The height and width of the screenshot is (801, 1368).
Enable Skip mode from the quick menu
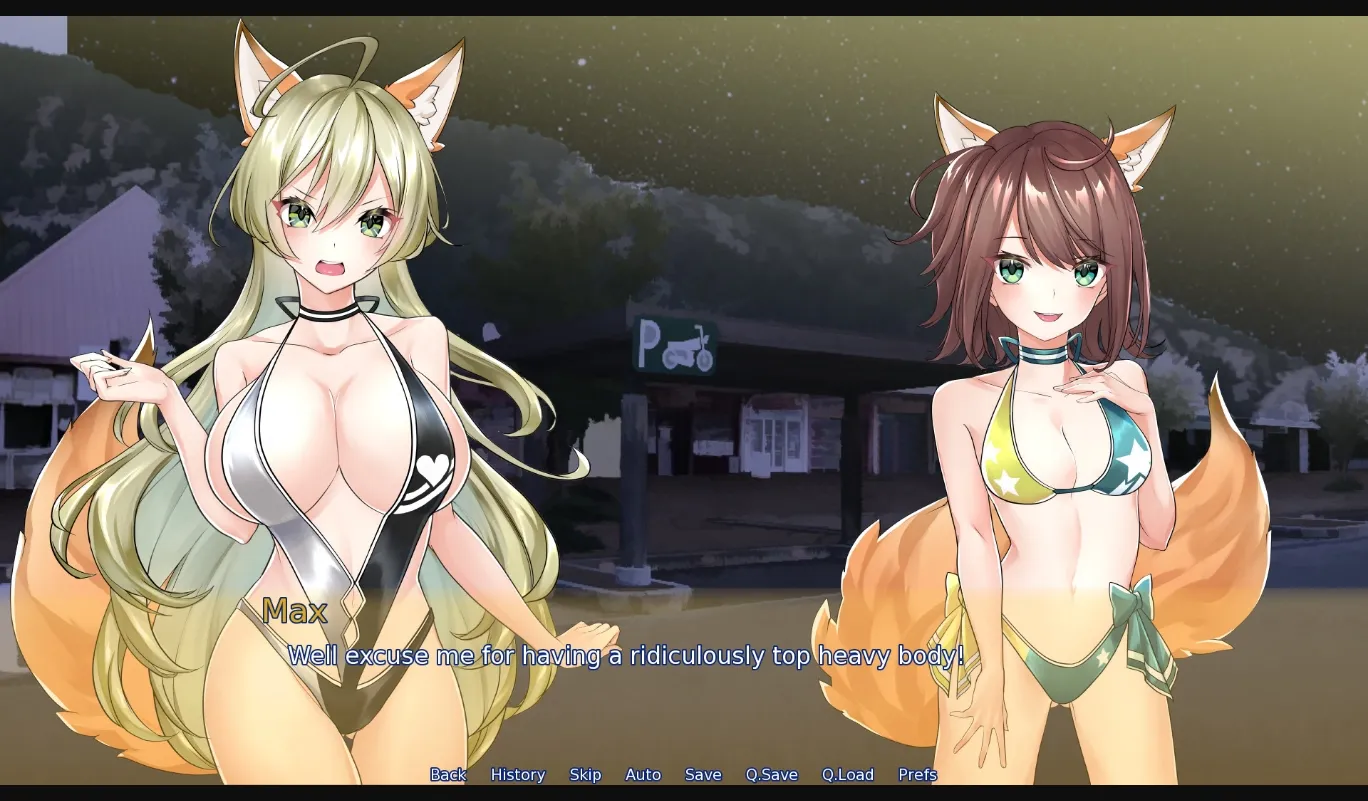[x=585, y=774]
